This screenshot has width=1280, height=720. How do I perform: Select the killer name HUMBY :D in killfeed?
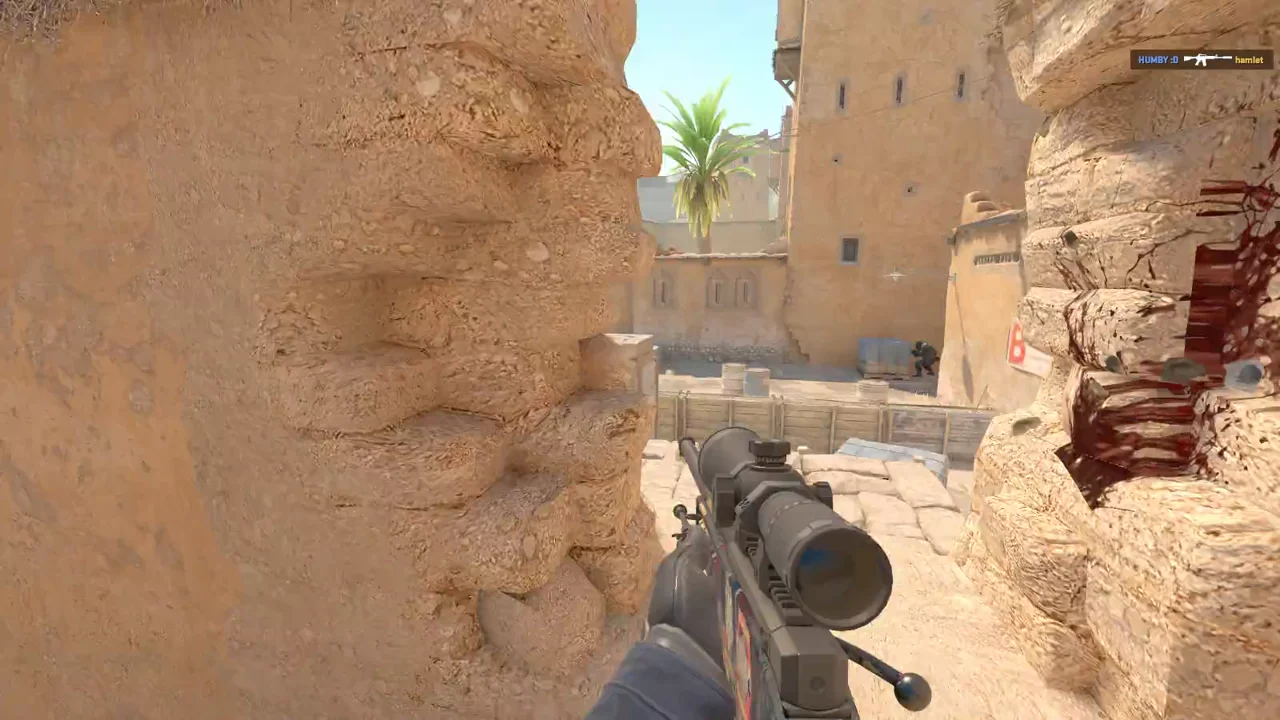pos(1158,60)
